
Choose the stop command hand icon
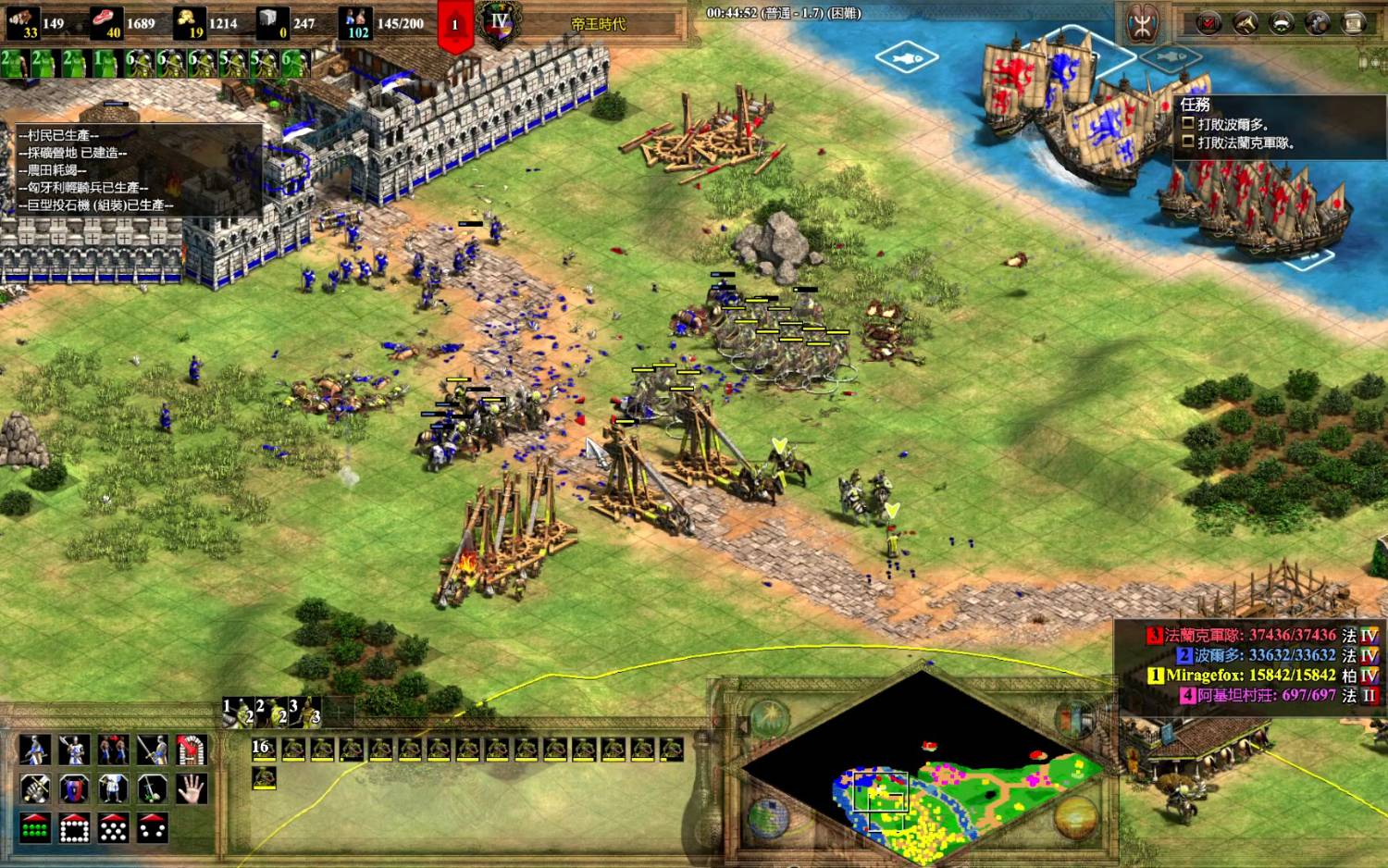coord(192,789)
